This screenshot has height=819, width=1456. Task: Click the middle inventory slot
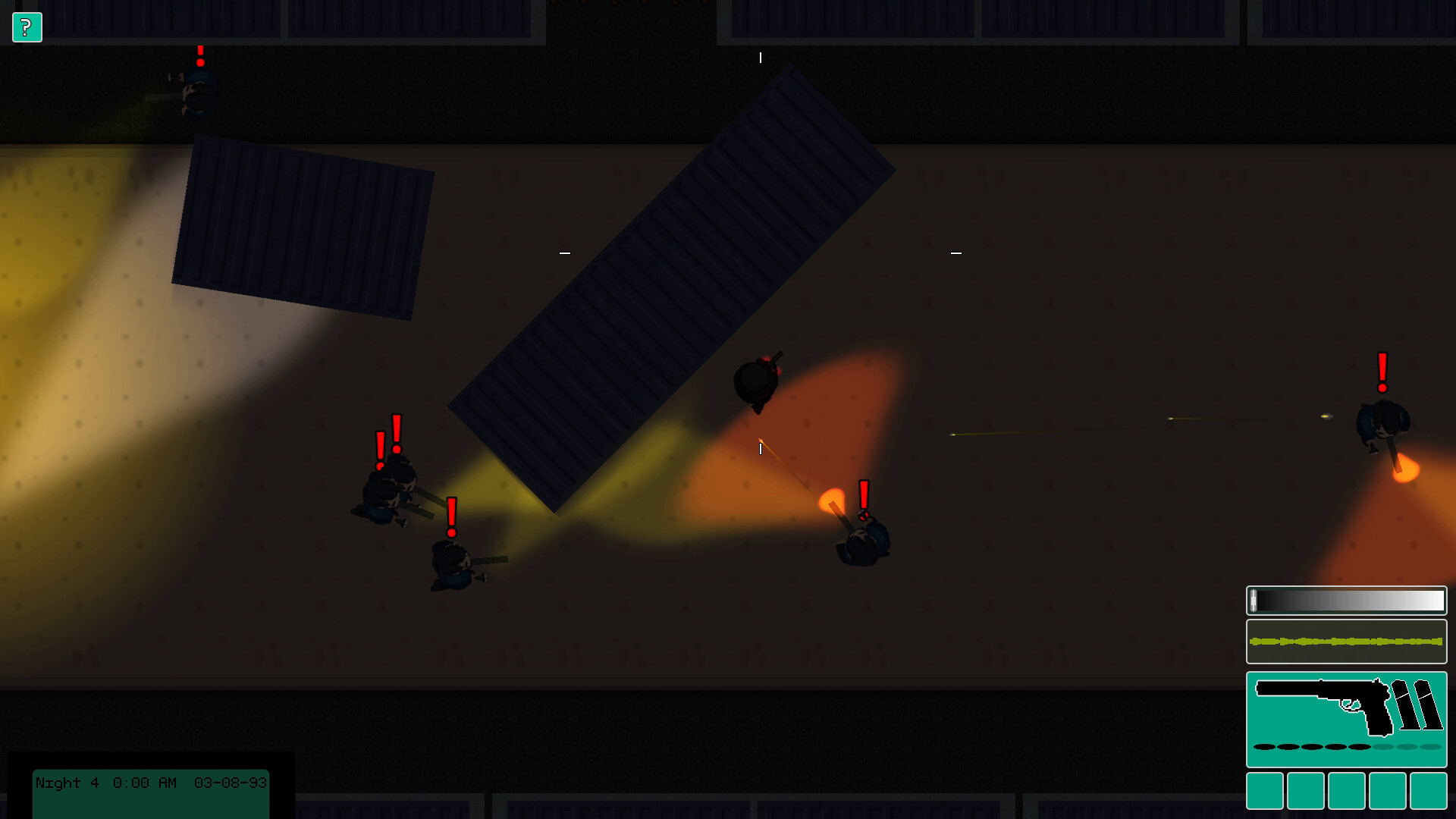(x=1347, y=791)
